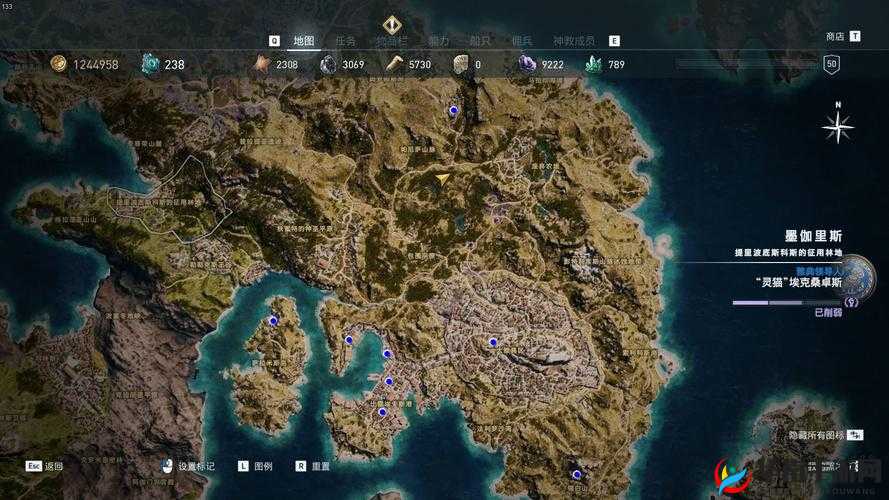Image resolution: width=889 pixels, height=500 pixels.
Task: Open the 船只 (Ship) tab
Action: click(x=480, y=41)
